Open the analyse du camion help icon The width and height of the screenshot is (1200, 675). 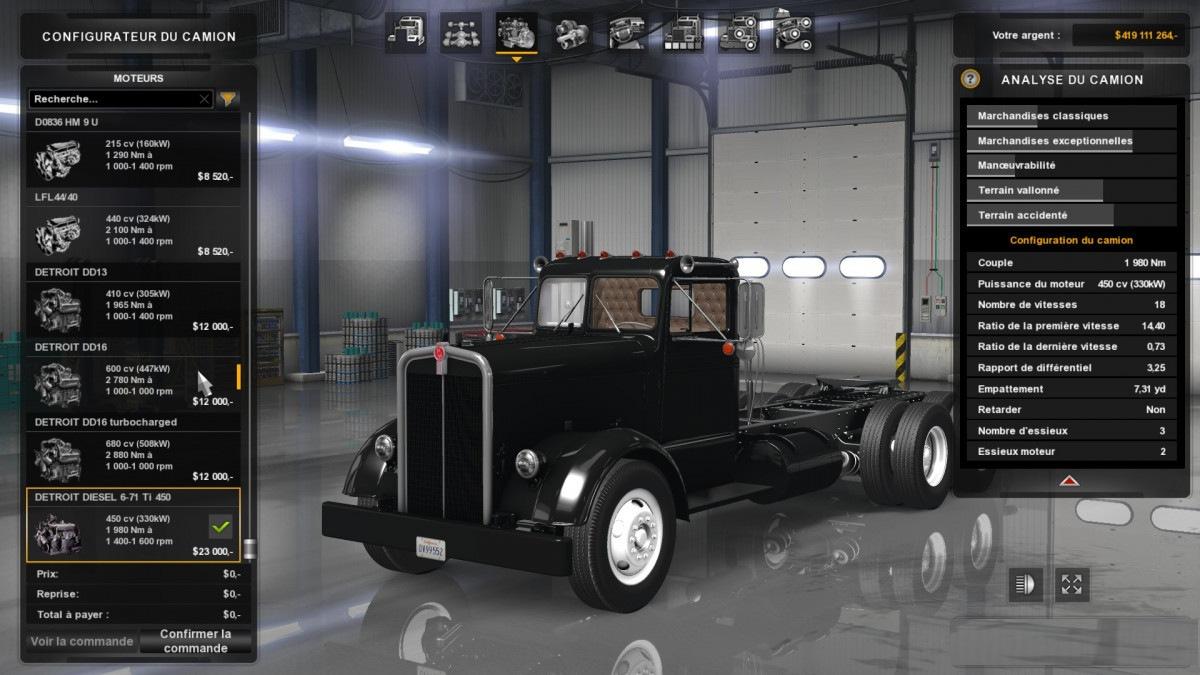(970, 79)
